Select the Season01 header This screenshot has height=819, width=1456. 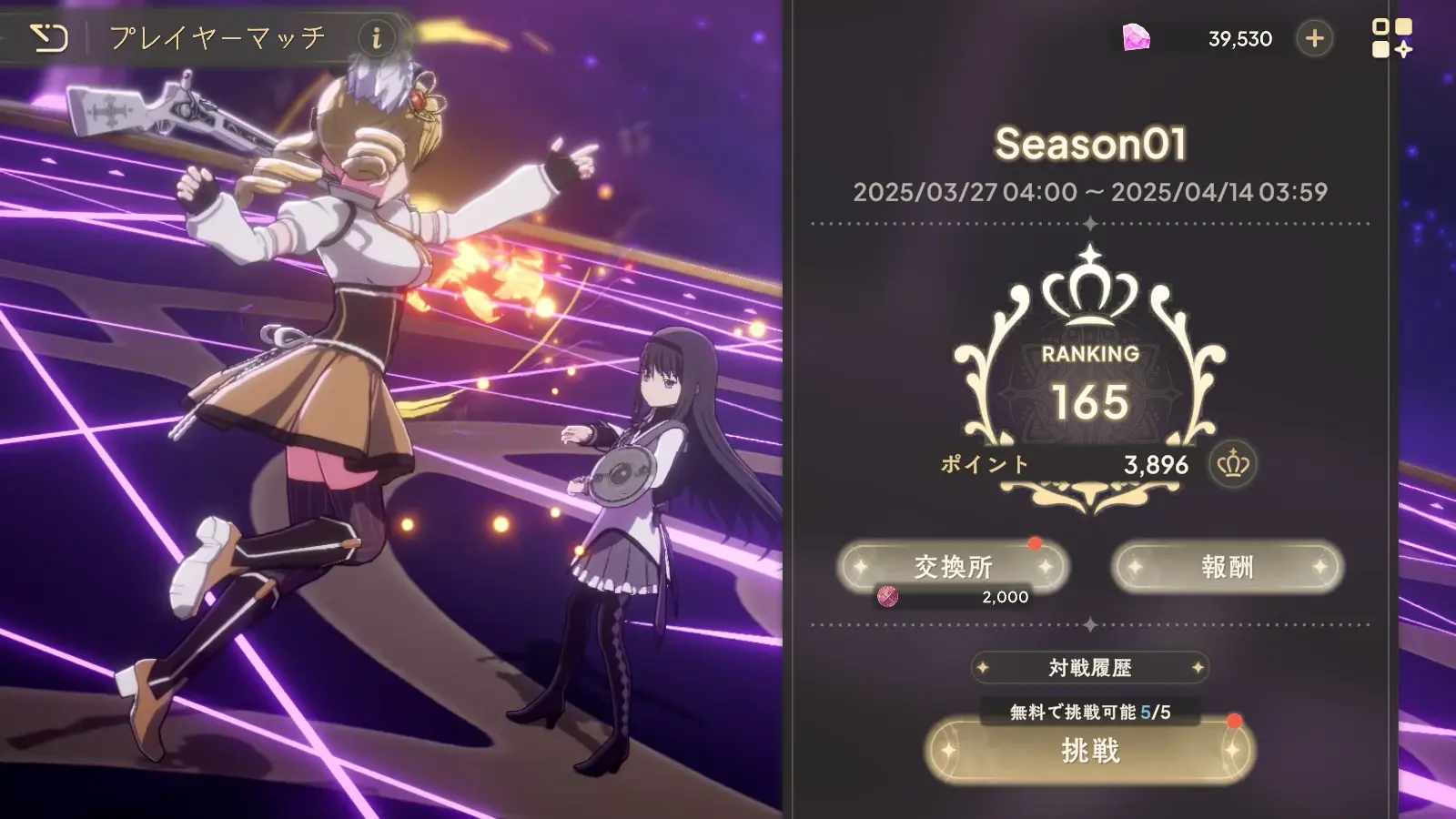pyautogui.click(x=1090, y=144)
